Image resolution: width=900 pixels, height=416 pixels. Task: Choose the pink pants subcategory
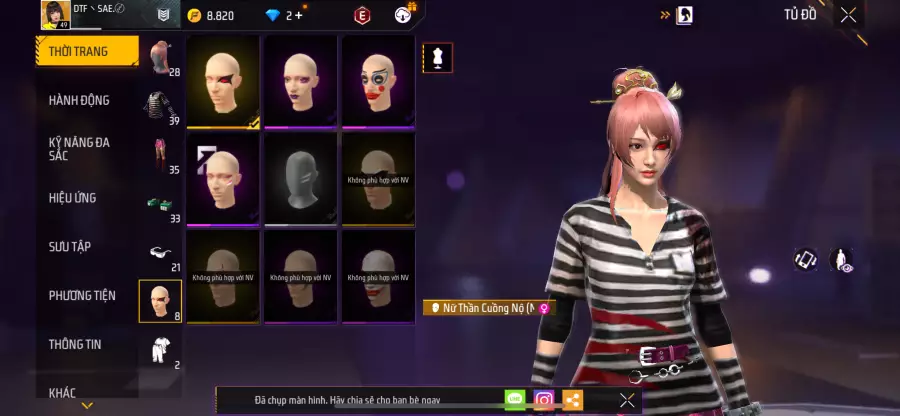(x=161, y=155)
